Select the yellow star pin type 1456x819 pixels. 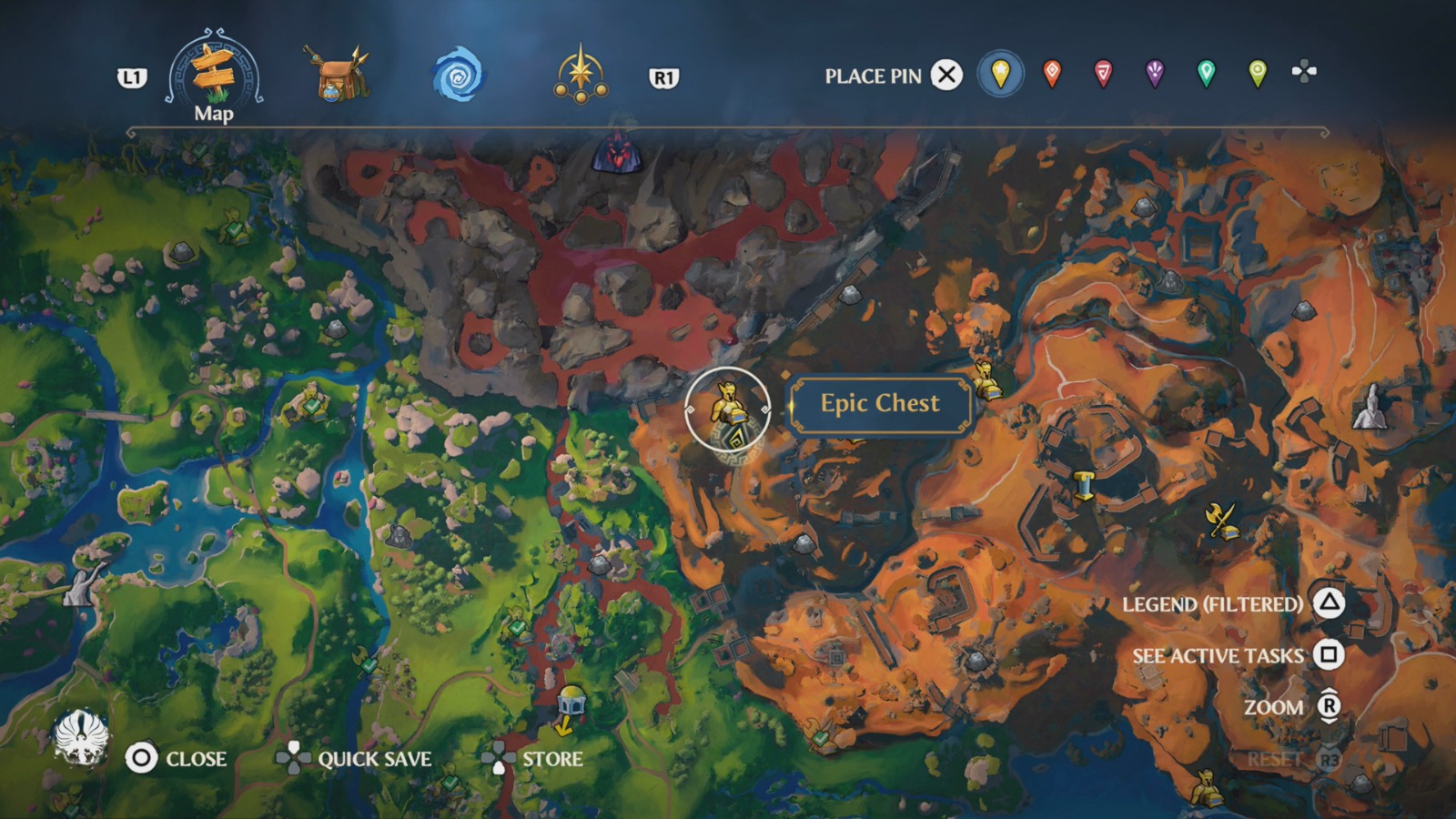[x=1000, y=76]
